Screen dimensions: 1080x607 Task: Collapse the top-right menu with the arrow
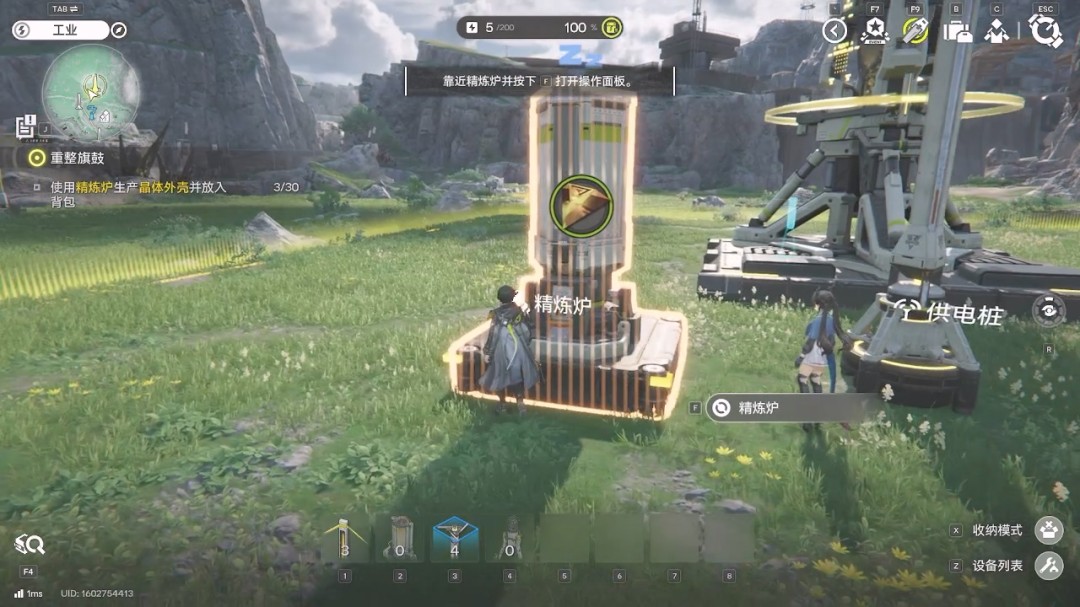[835, 31]
